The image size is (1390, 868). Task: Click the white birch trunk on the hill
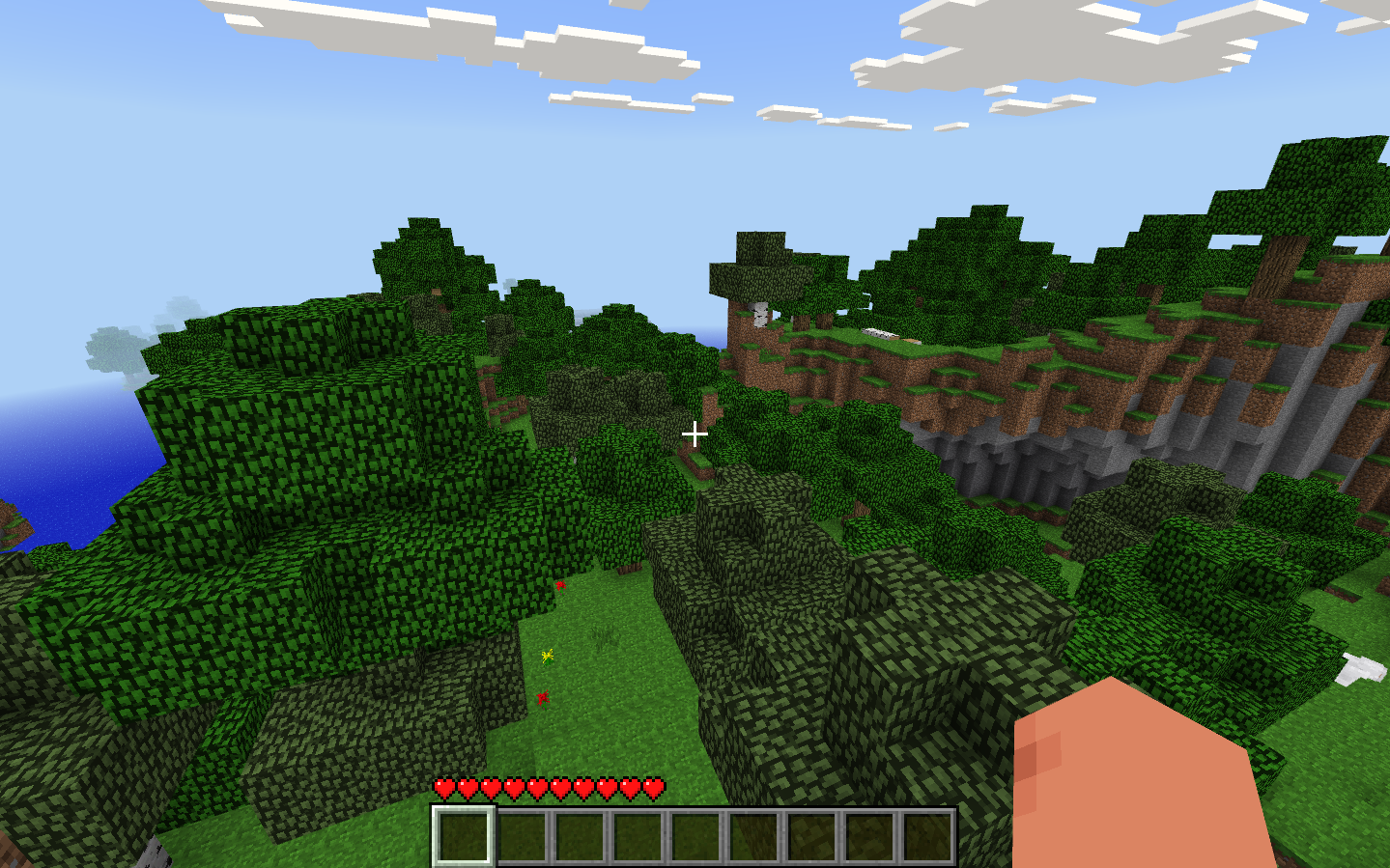pyautogui.click(x=759, y=316)
